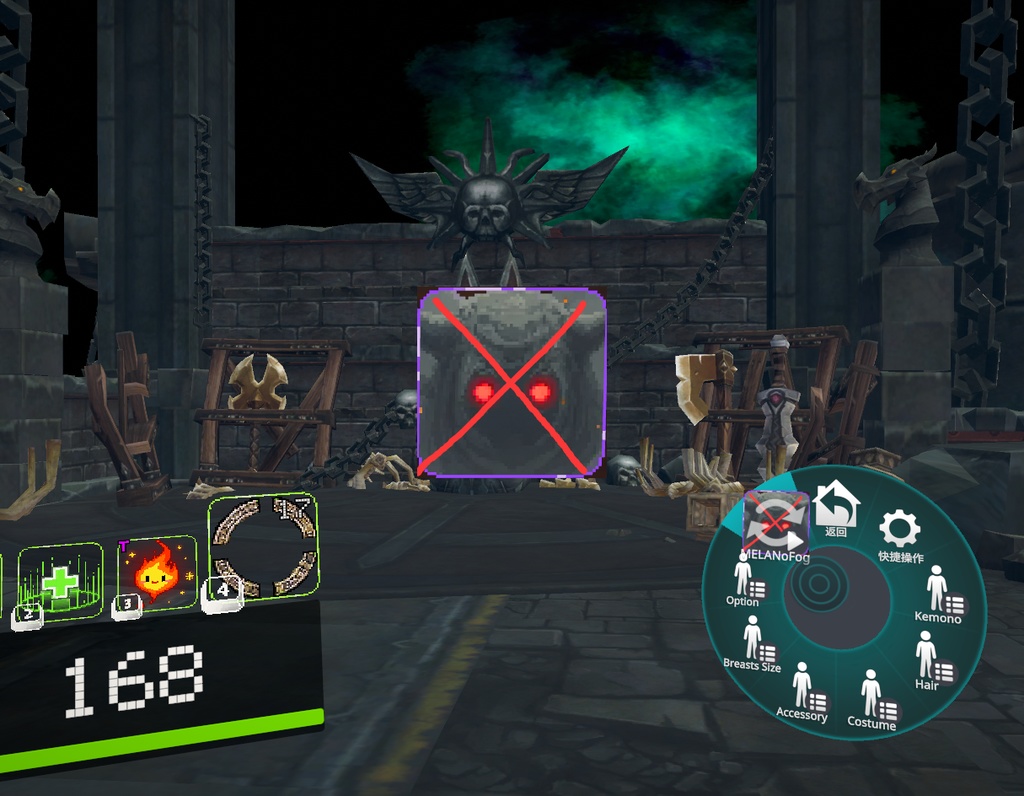Select the chain ring ability in slot 4
This screenshot has height=796, width=1024.
[x=263, y=547]
